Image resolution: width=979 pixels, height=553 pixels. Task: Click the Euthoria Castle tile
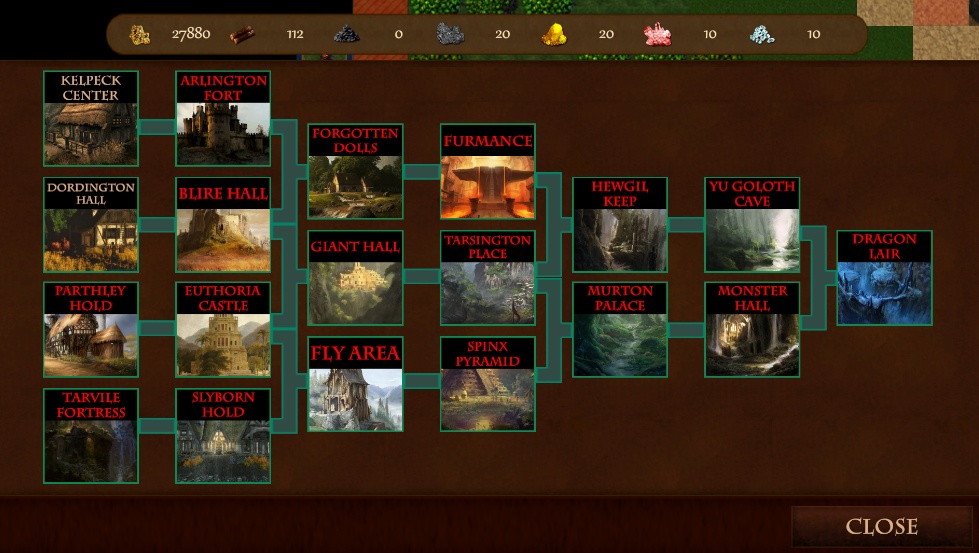pyautogui.click(x=223, y=330)
